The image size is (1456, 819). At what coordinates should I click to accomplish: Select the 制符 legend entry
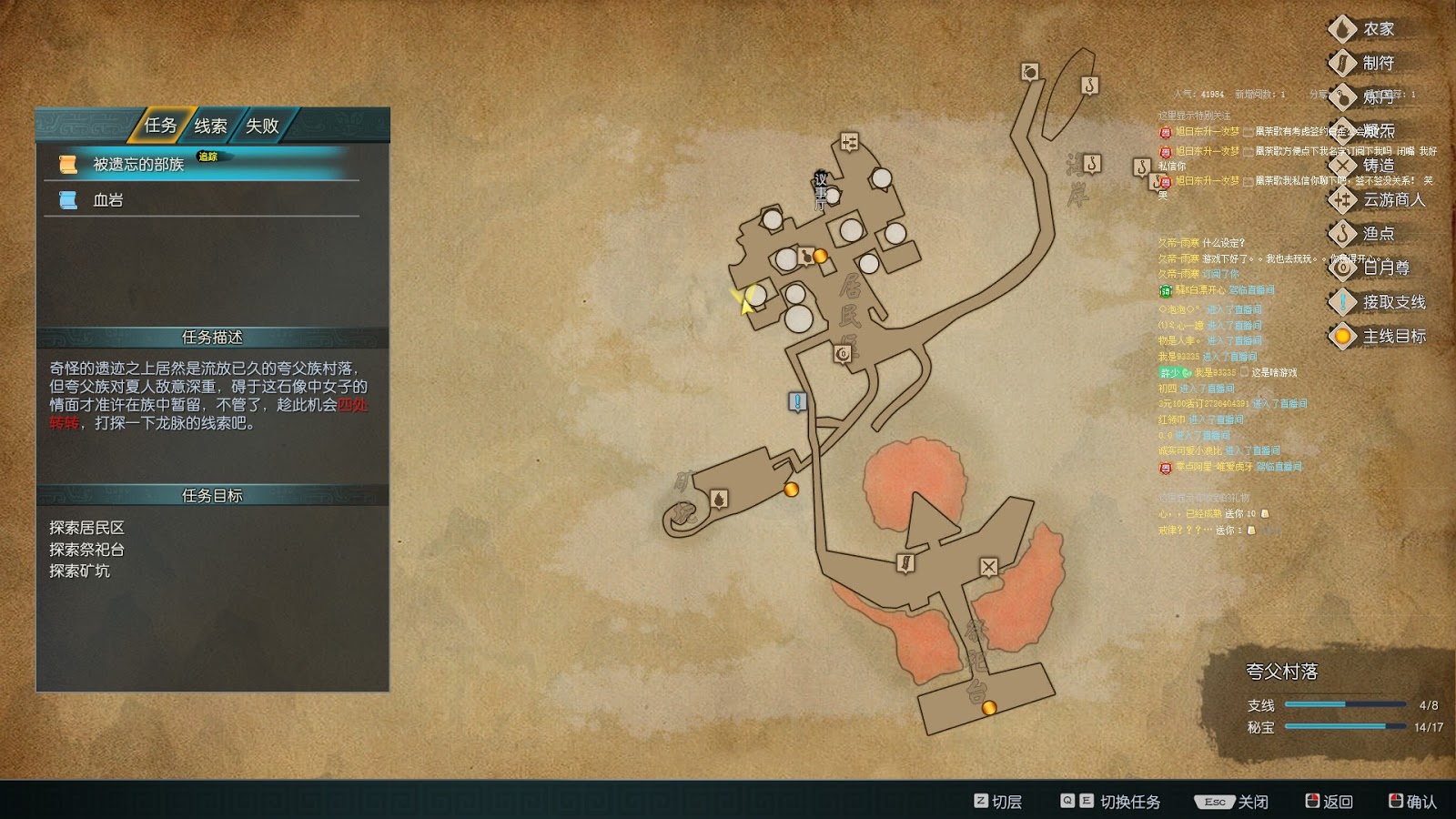point(1378,63)
